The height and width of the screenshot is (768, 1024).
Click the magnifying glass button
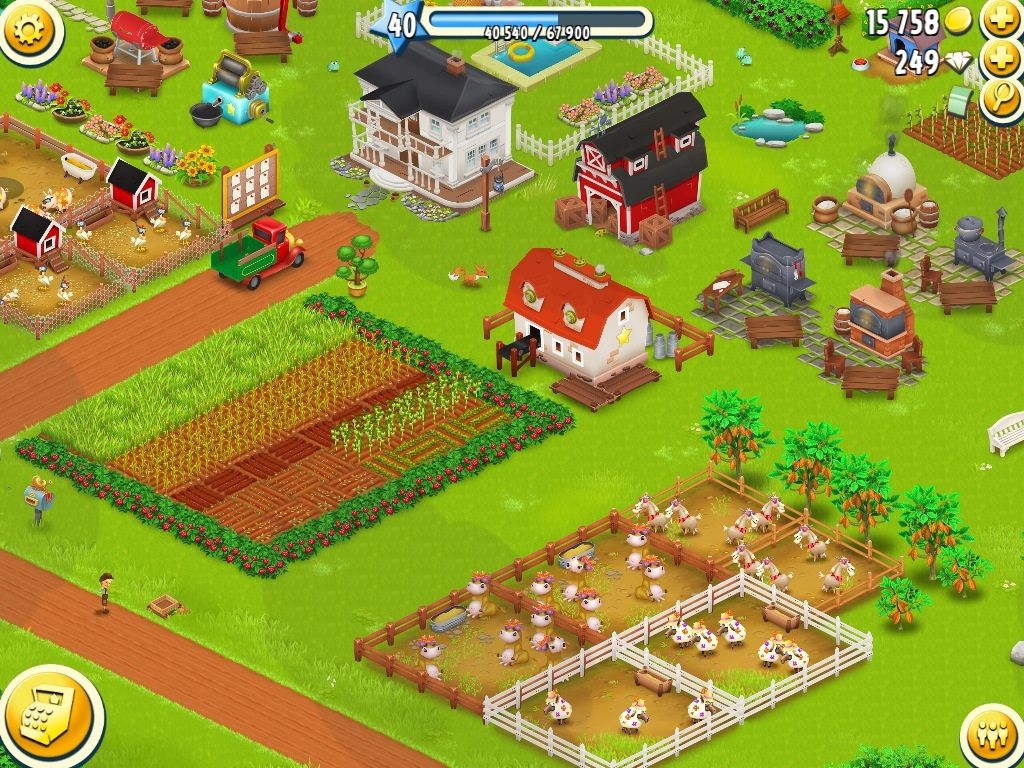coord(999,99)
